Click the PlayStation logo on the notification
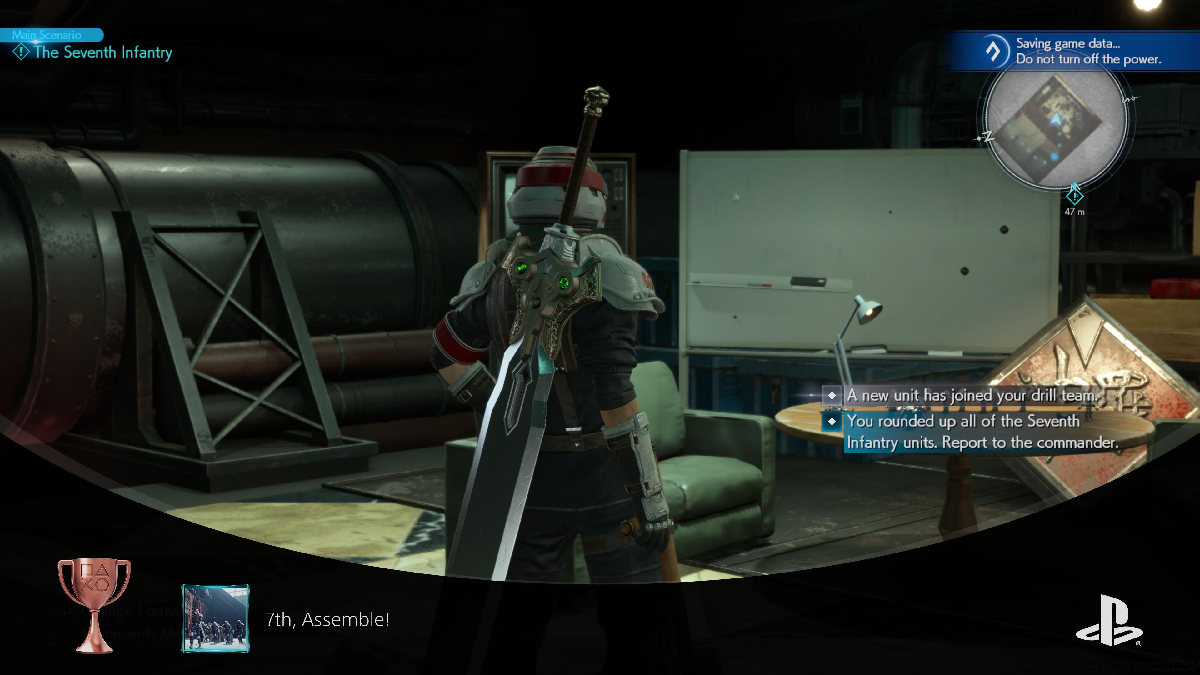 pos(1109,620)
